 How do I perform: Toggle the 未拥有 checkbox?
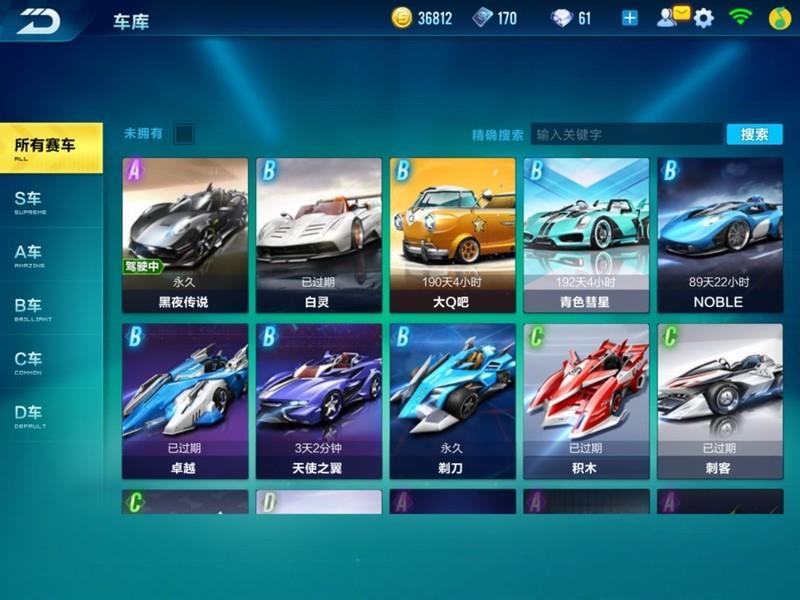pos(183,133)
